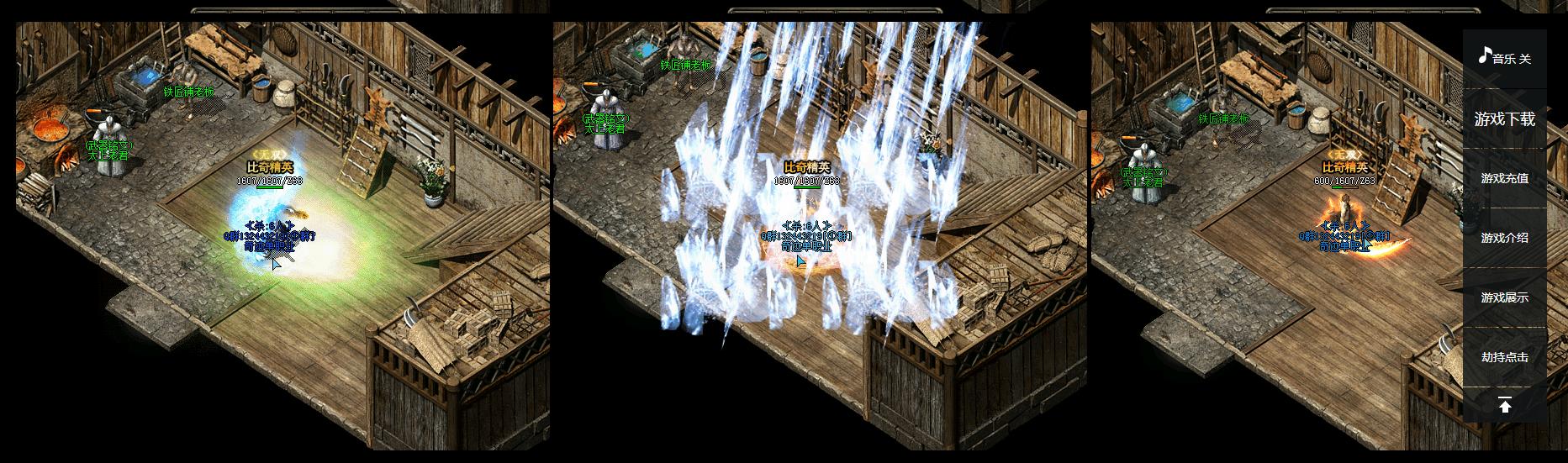Open the ice storm spell screenshot
1568x463 pixels.
(x=821, y=235)
